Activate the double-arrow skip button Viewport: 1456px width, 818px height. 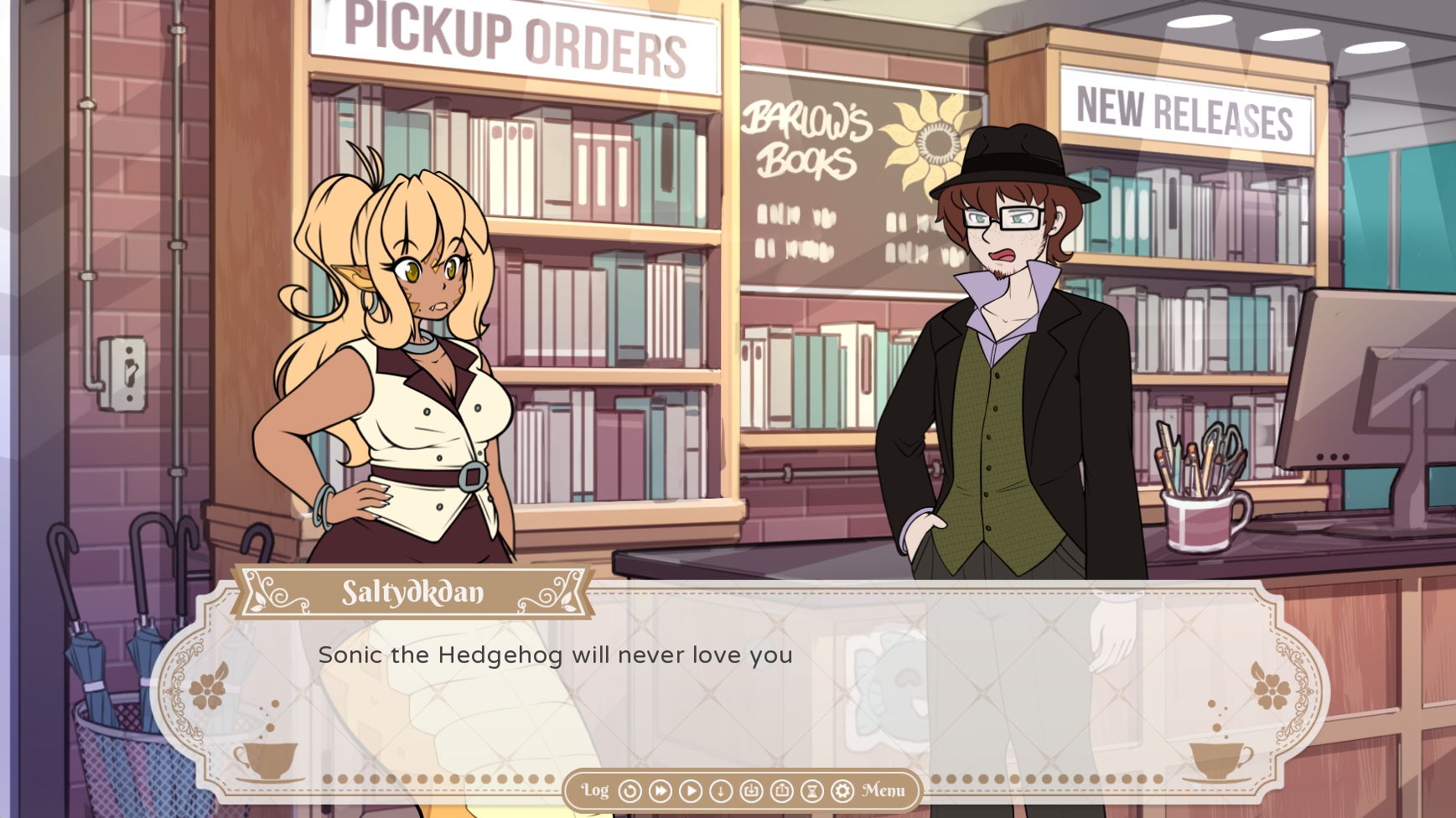pyautogui.click(x=661, y=791)
